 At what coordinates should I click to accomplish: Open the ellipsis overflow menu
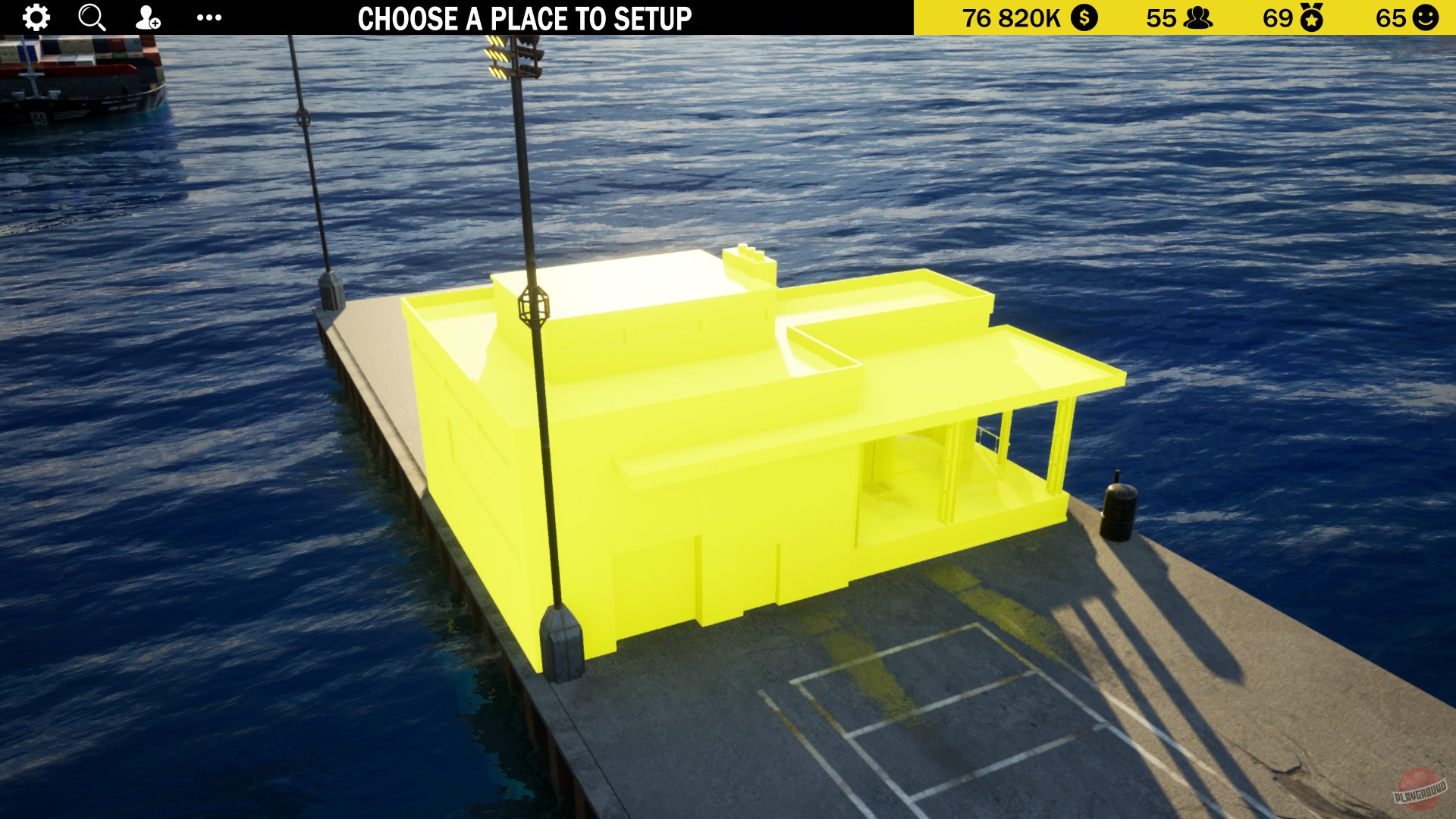[210, 17]
